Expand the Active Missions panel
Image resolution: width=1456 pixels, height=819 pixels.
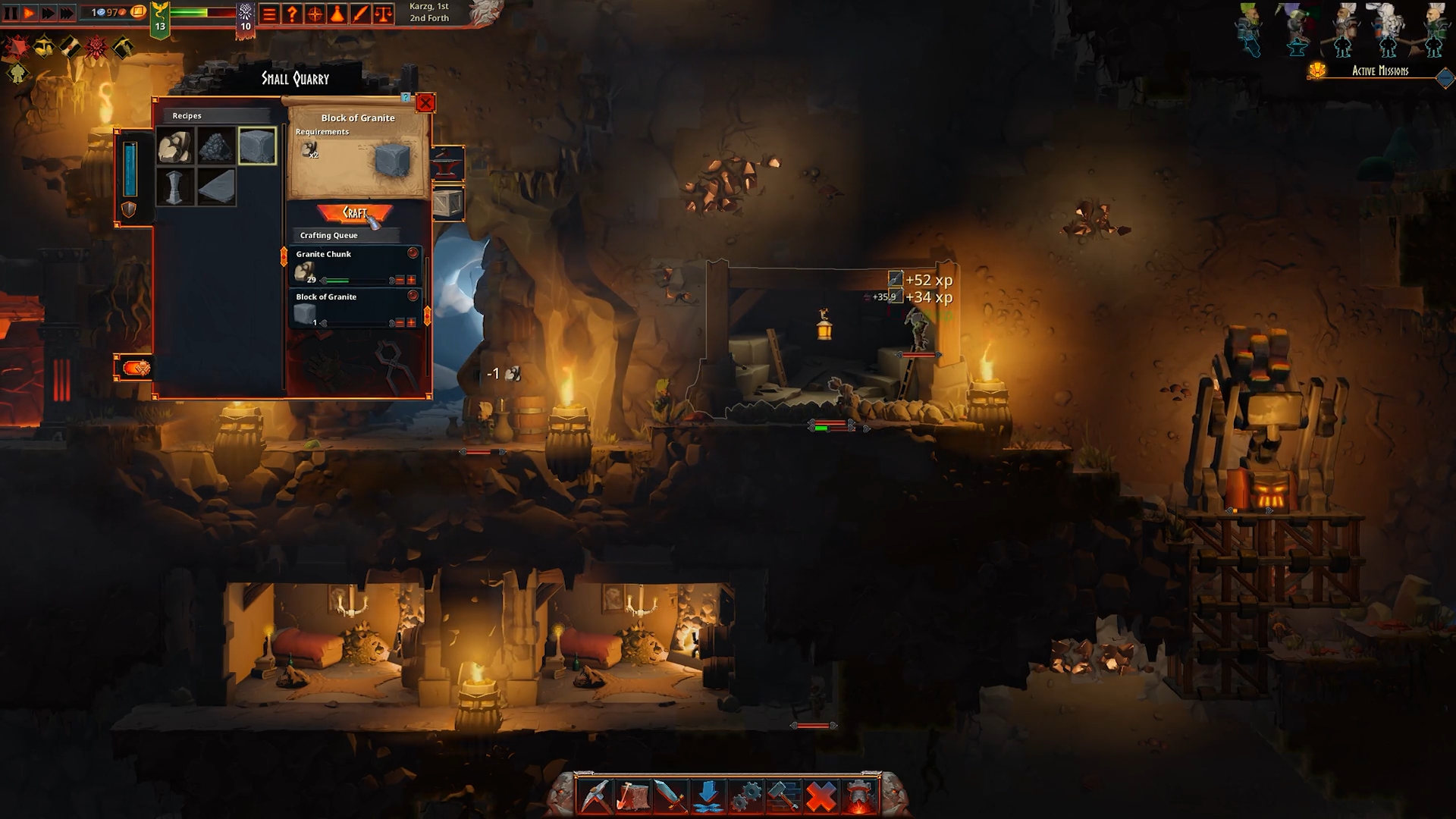[1445, 77]
